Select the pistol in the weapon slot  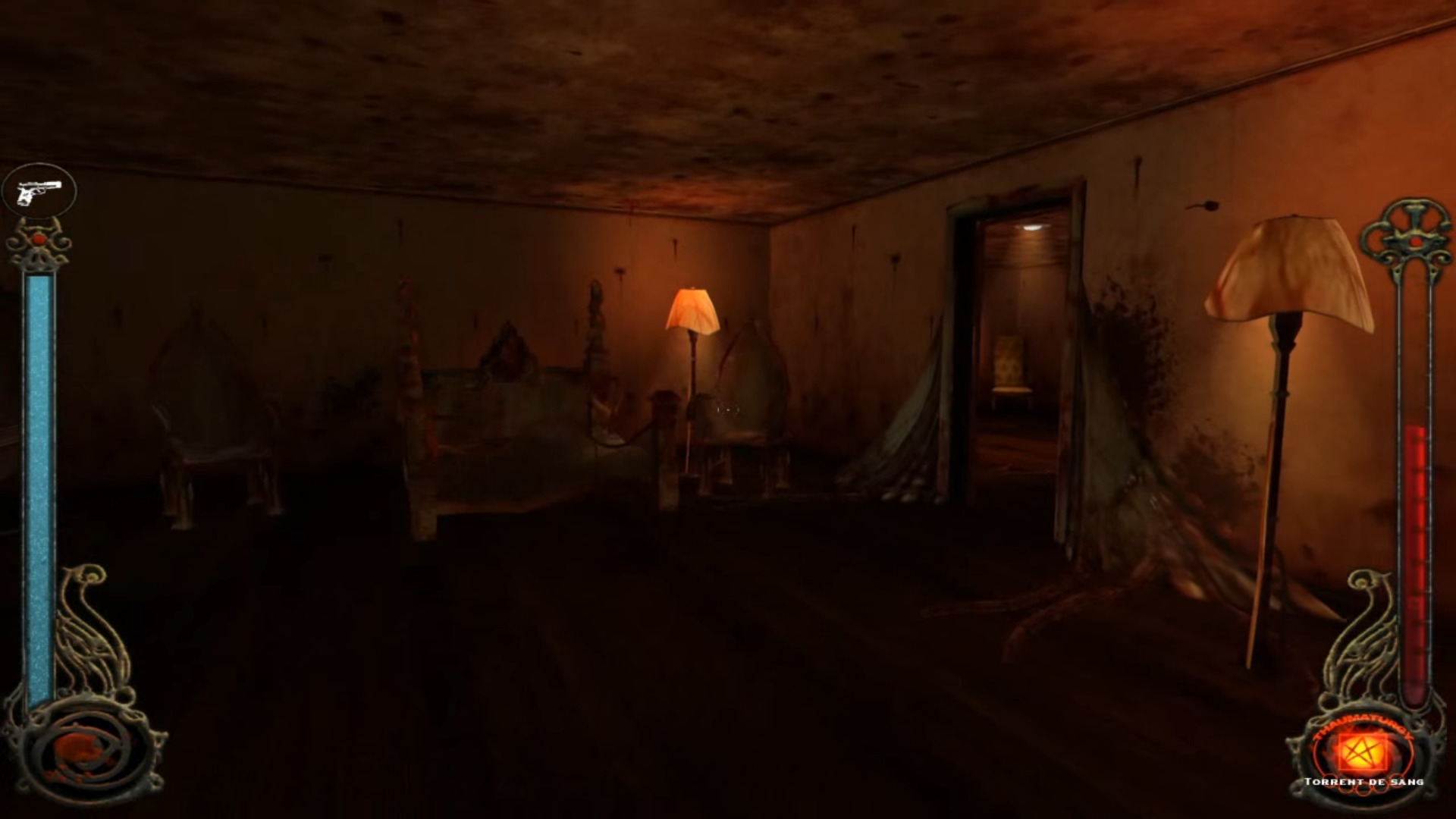click(39, 193)
